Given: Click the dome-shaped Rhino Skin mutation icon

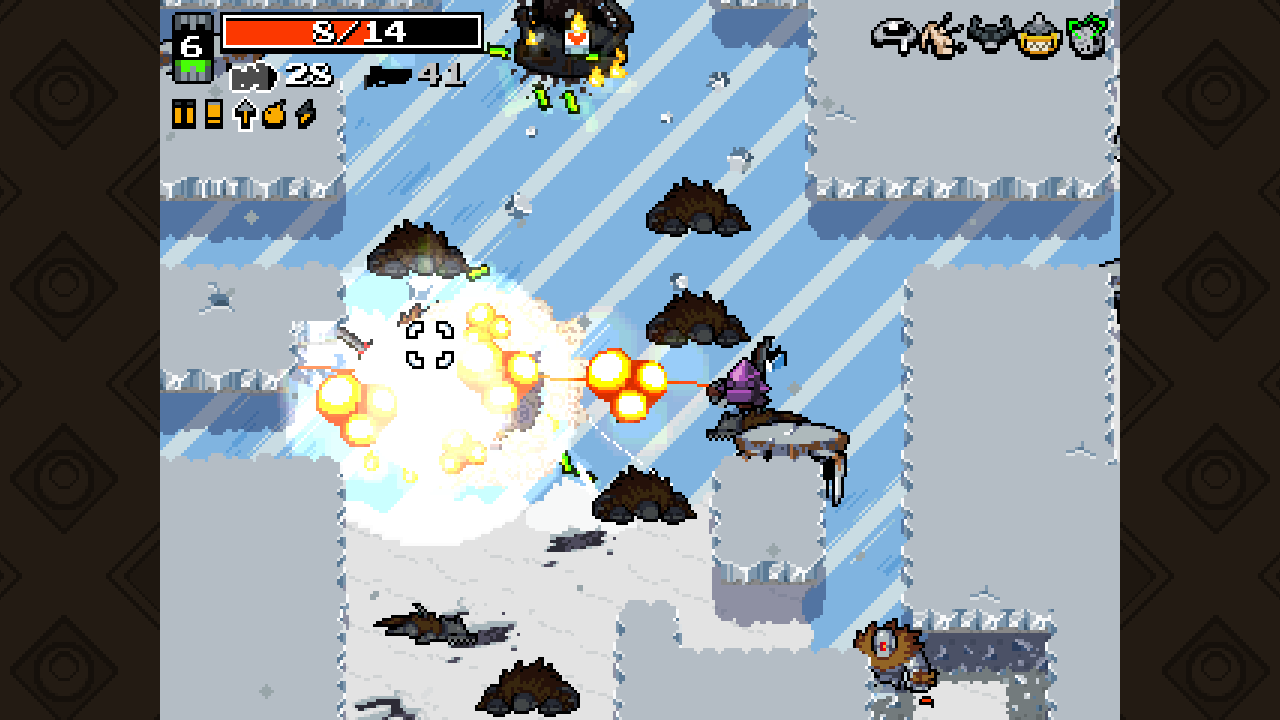Looking at the screenshot, I should click(x=892, y=35).
